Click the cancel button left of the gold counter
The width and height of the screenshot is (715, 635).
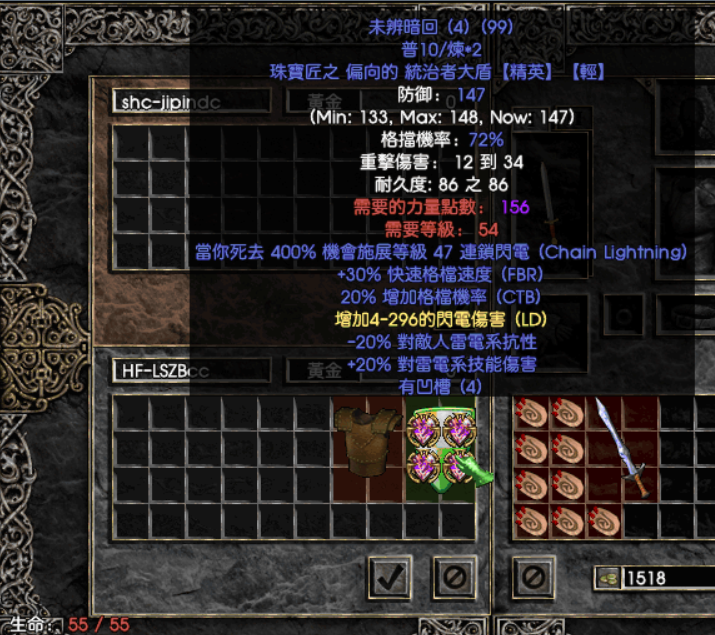pos(534,575)
